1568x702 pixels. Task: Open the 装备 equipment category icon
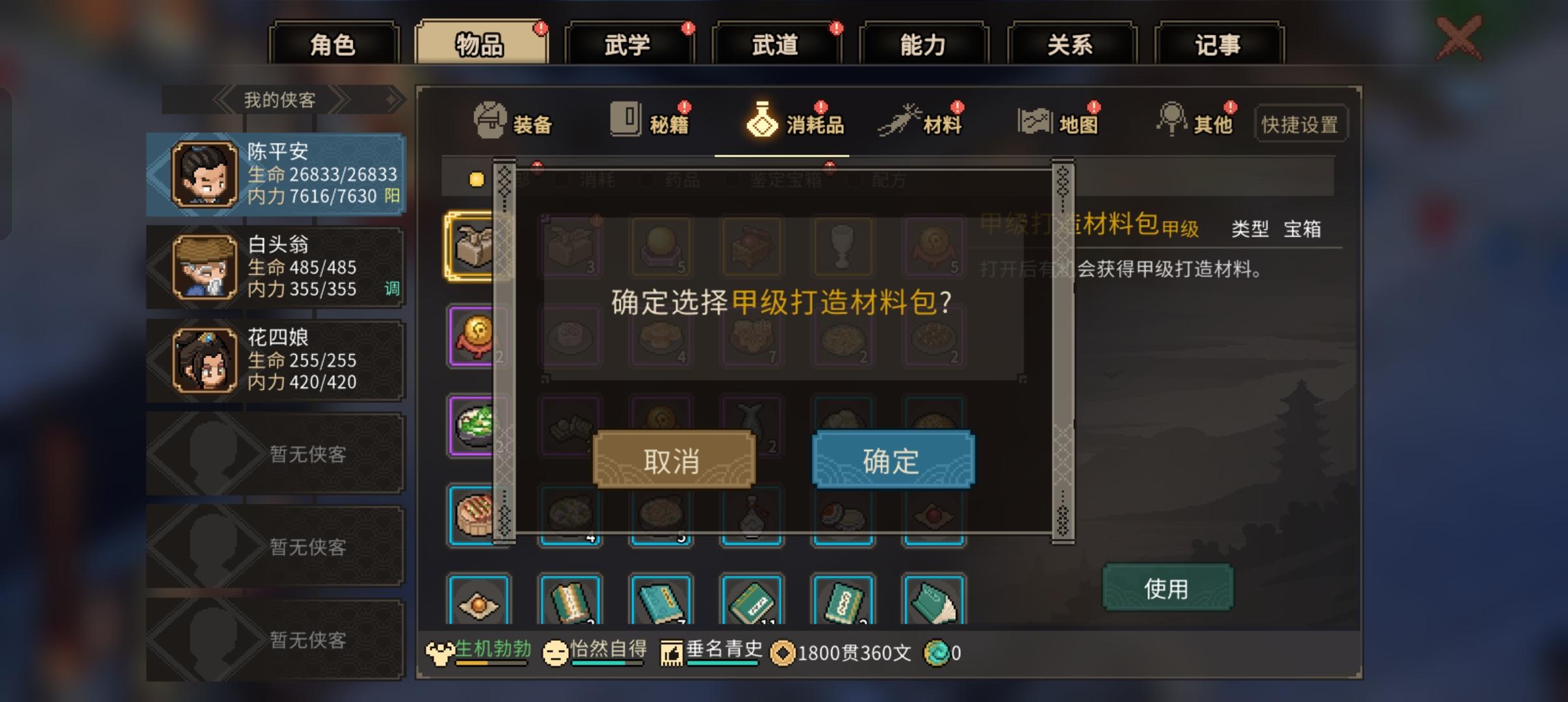489,120
